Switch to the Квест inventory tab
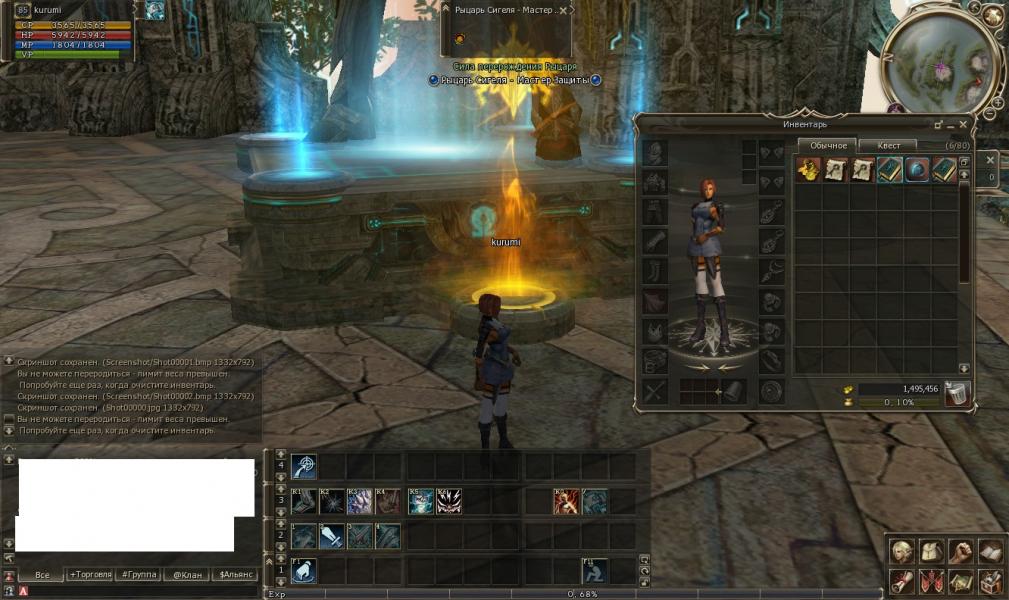The height and width of the screenshot is (600, 1009). (x=888, y=146)
